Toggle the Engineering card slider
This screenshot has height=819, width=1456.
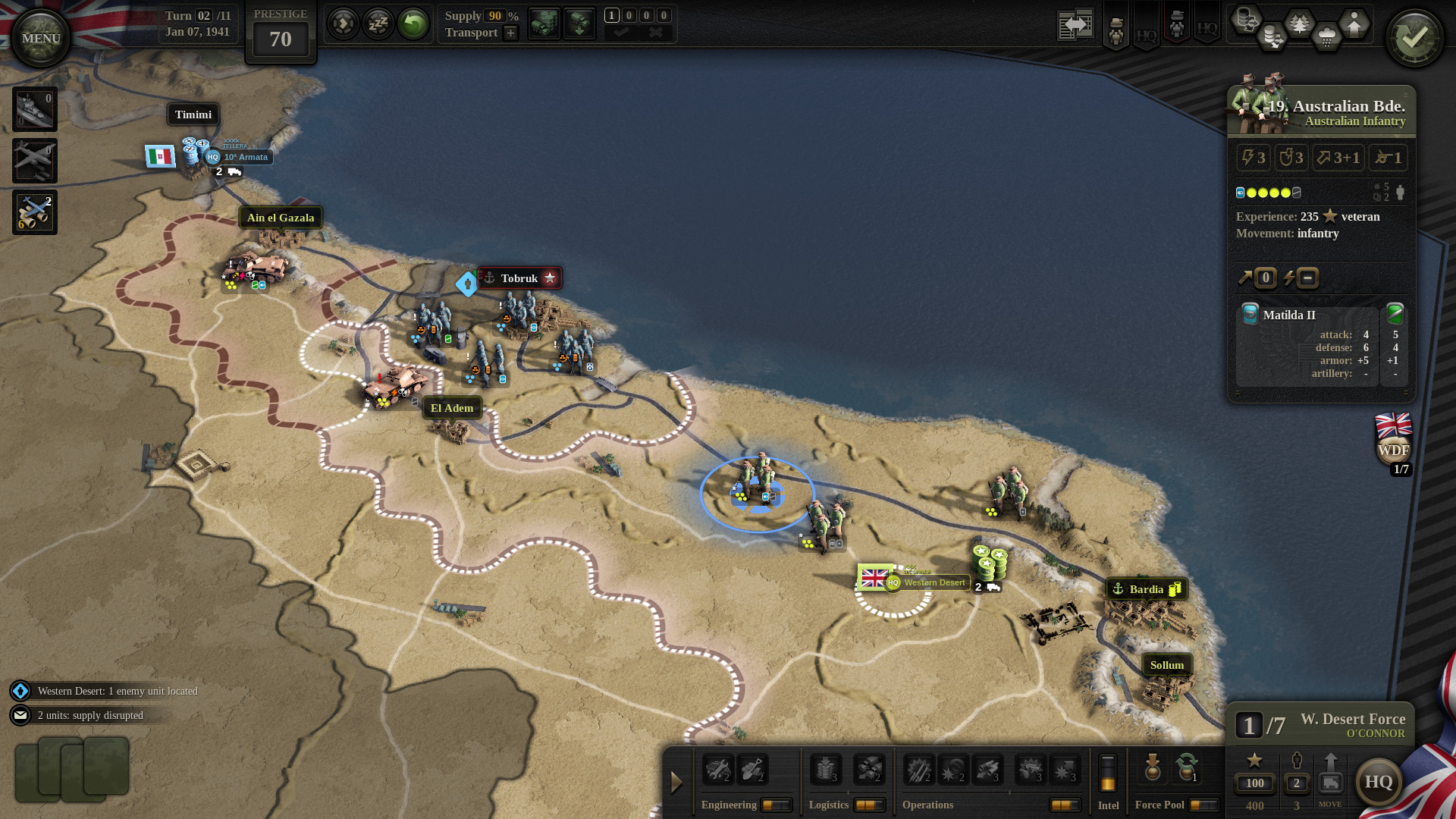[x=777, y=804]
